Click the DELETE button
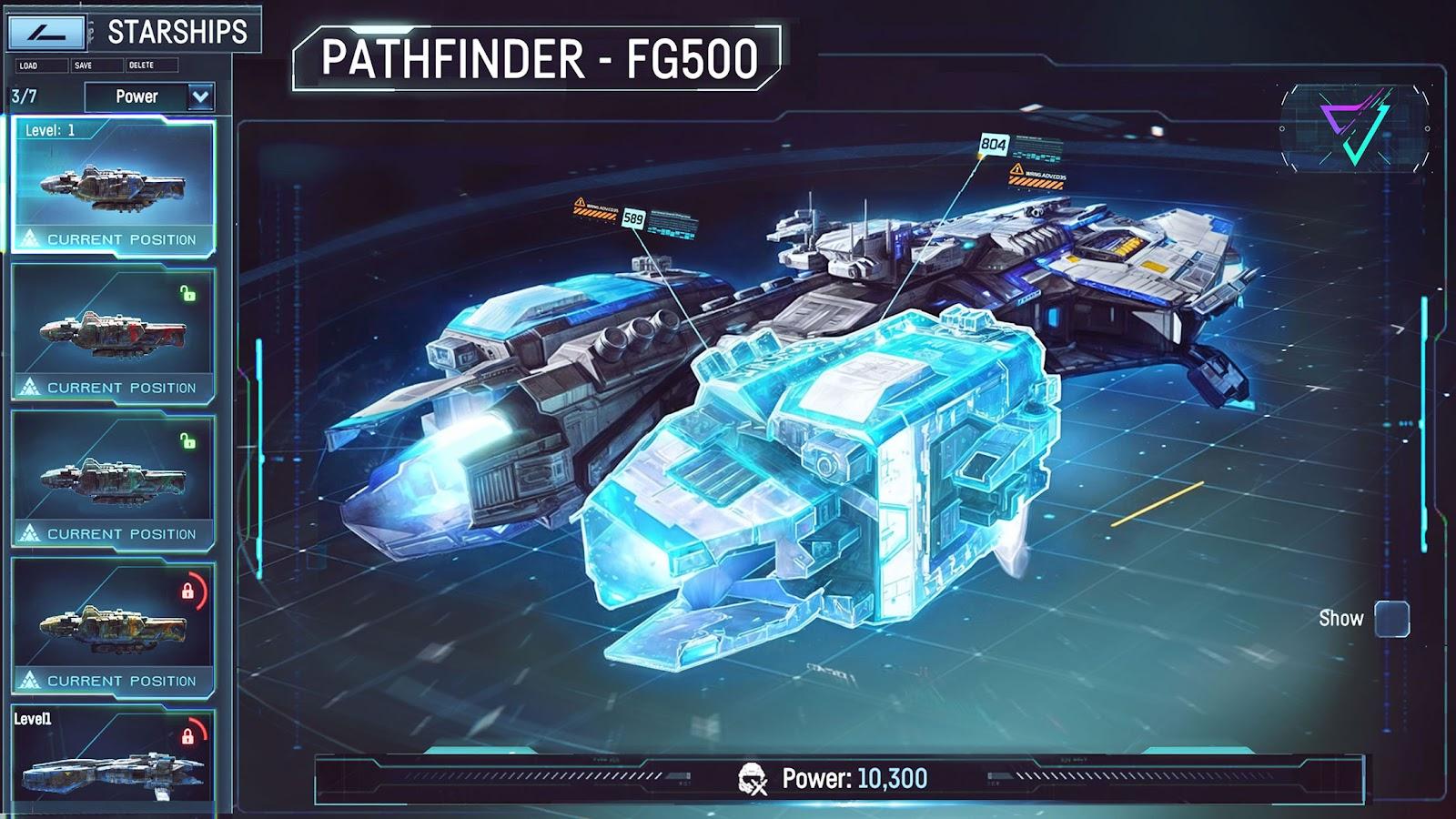This screenshot has width=1456, height=819. click(x=151, y=66)
